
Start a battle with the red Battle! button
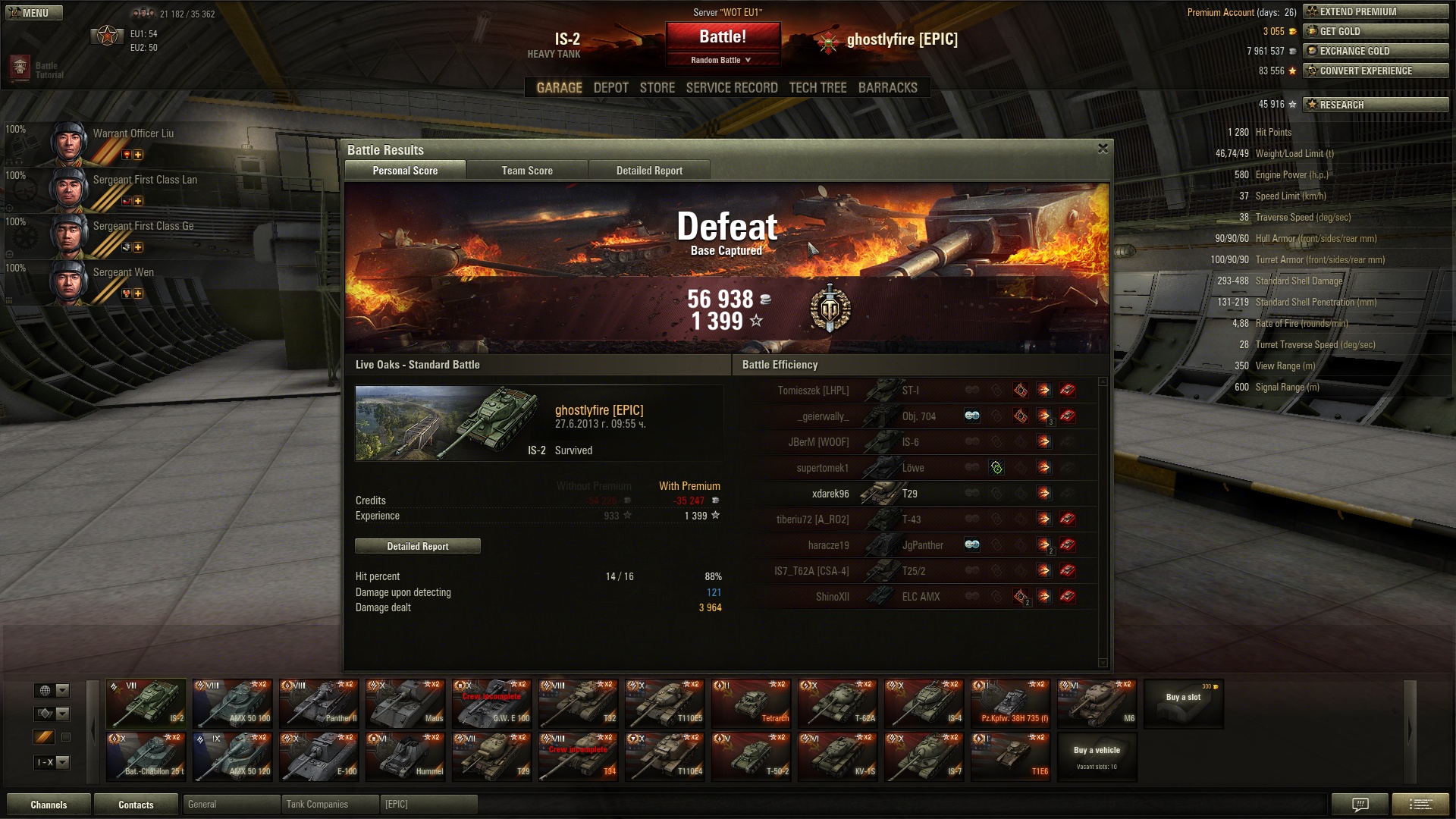(x=723, y=36)
